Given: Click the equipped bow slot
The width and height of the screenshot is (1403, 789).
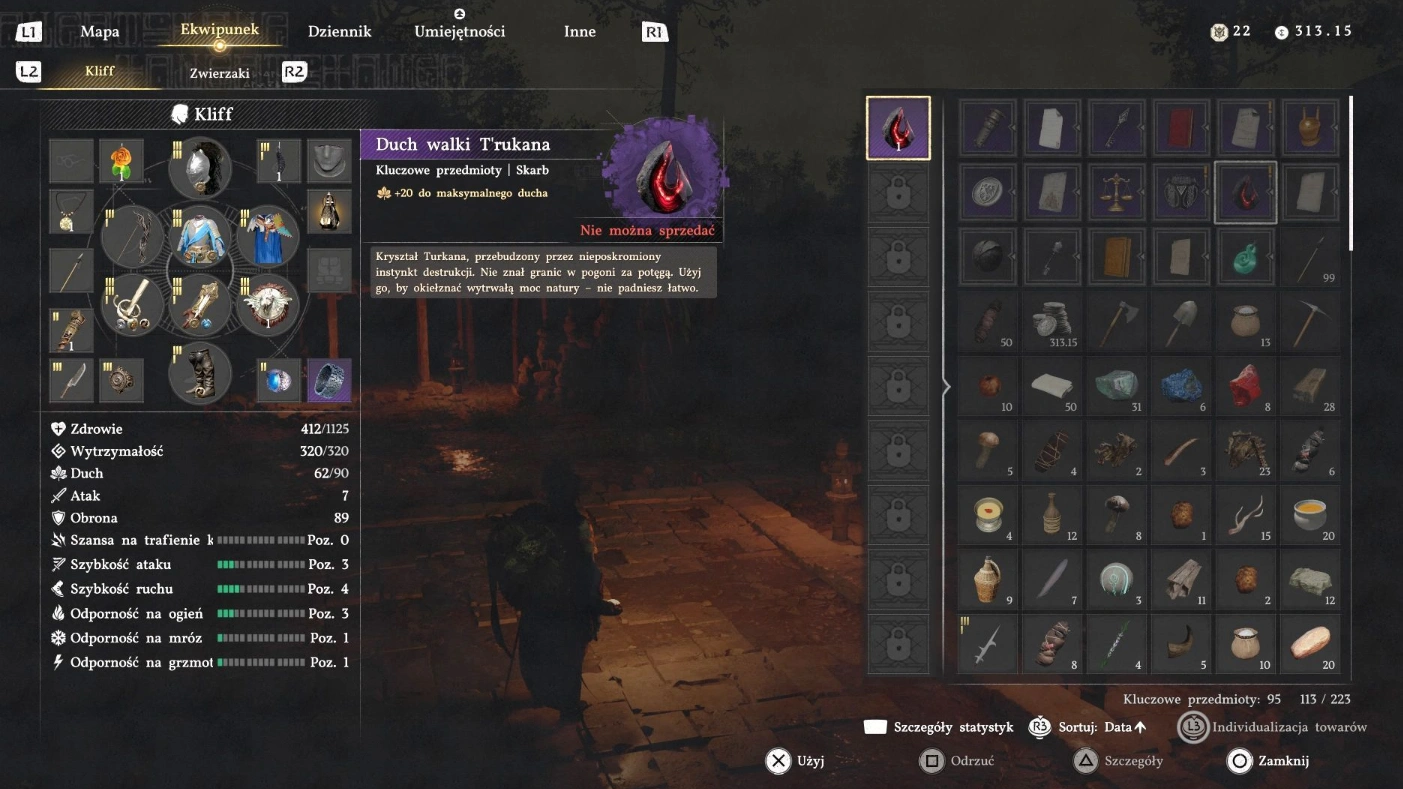Looking at the screenshot, I should (133, 236).
